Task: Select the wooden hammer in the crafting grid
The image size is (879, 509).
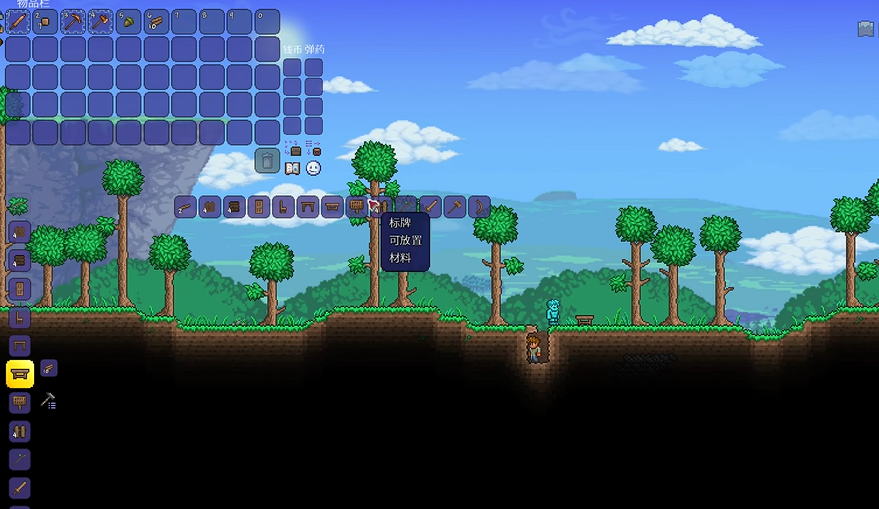Action: point(455,207)
